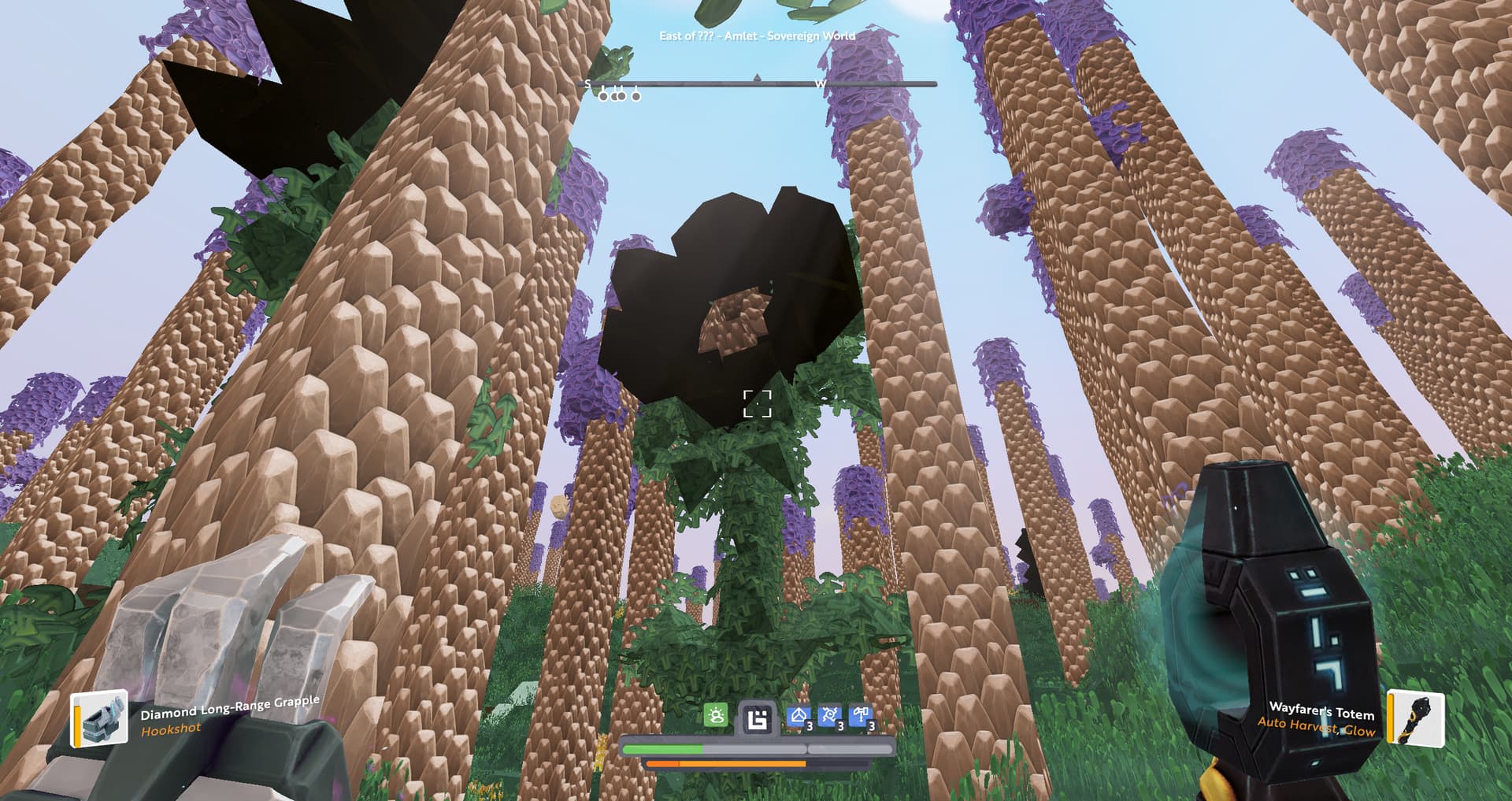Click the blue hammer buff icon
This screenshot has width=1512, height=801.
[861, 717]
